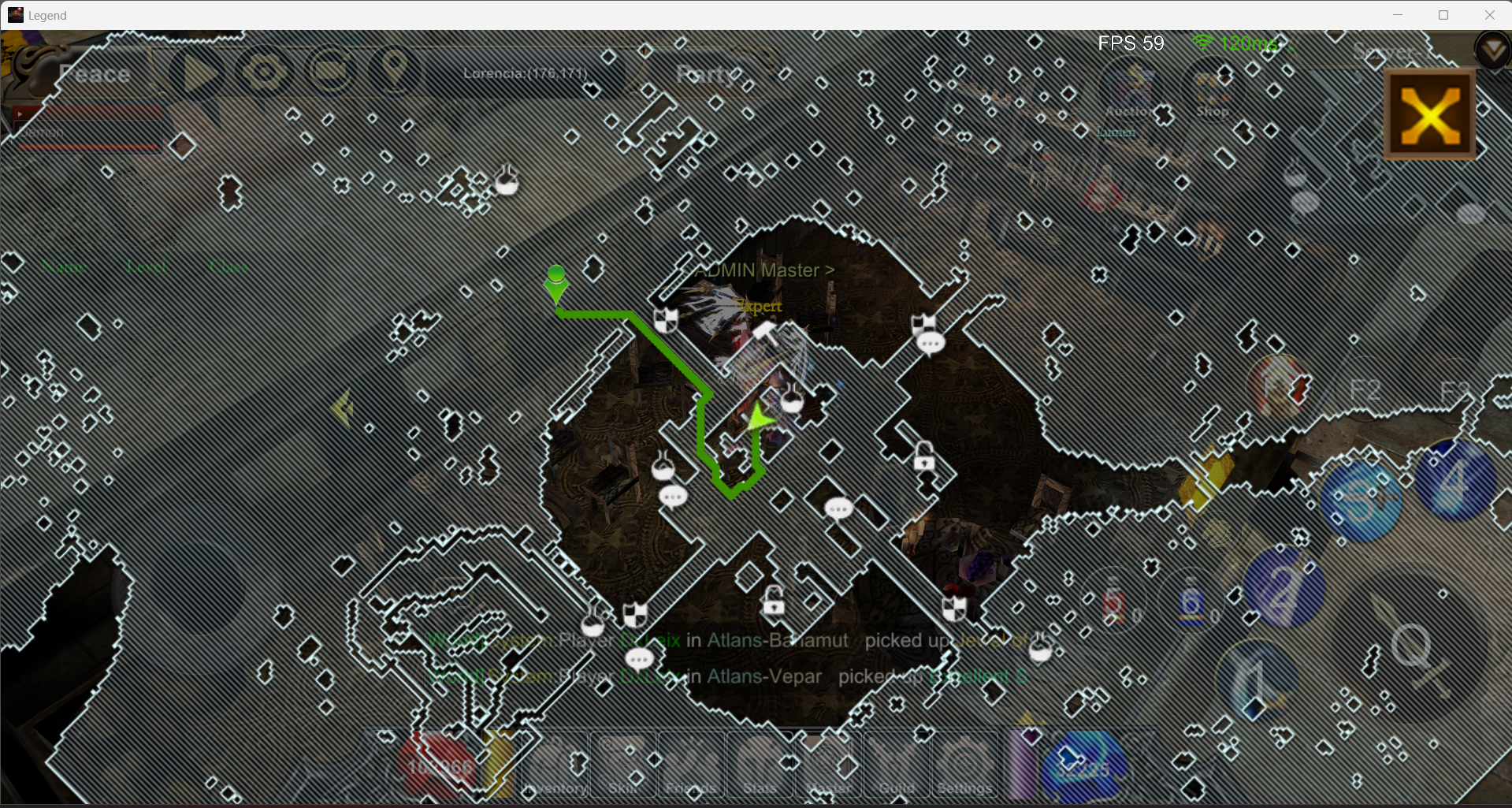Maximize the Legend game window

[1443, 15]
